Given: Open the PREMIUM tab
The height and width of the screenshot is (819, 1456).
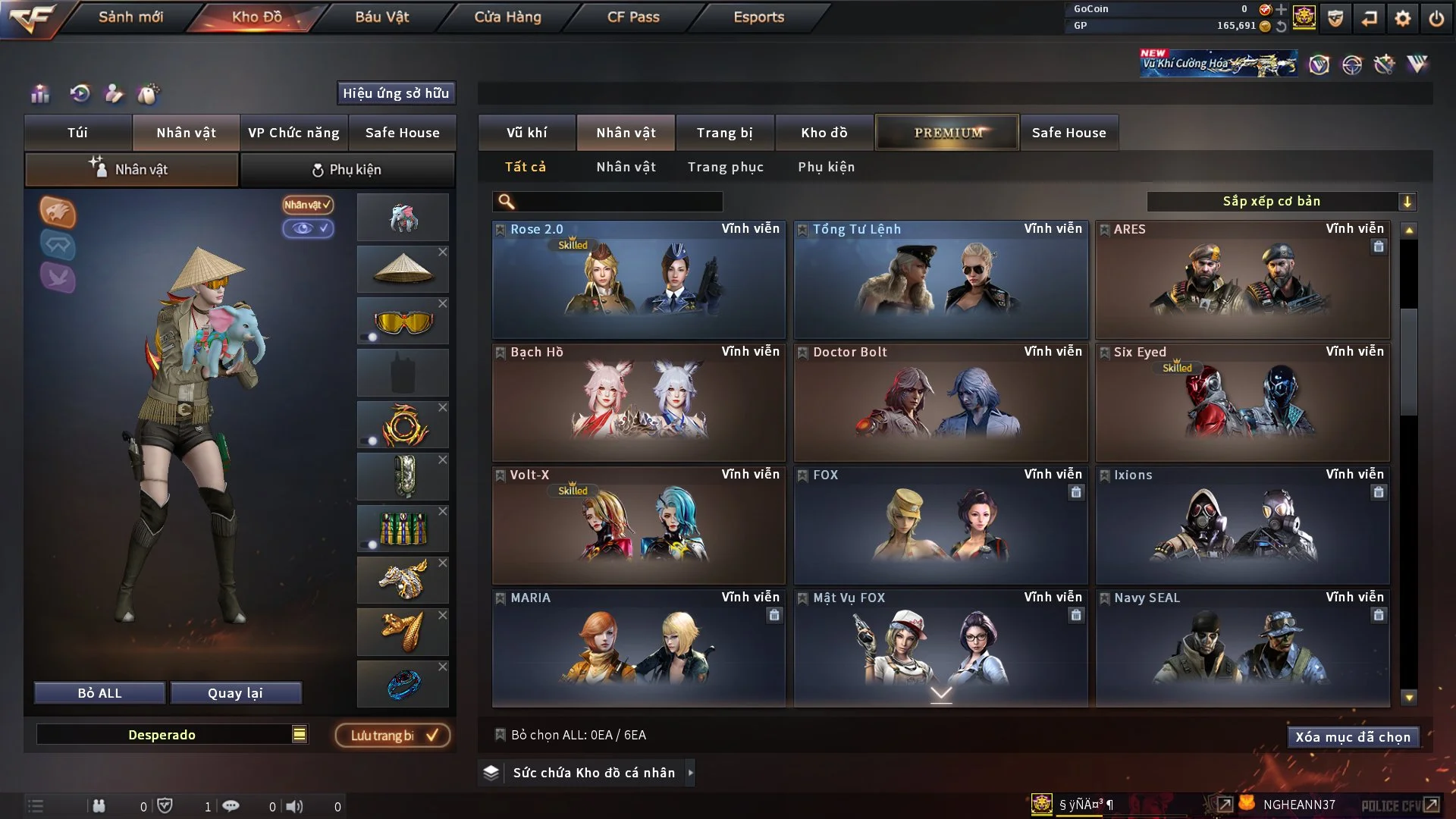Looking at the screenshot, I should 947,133.
